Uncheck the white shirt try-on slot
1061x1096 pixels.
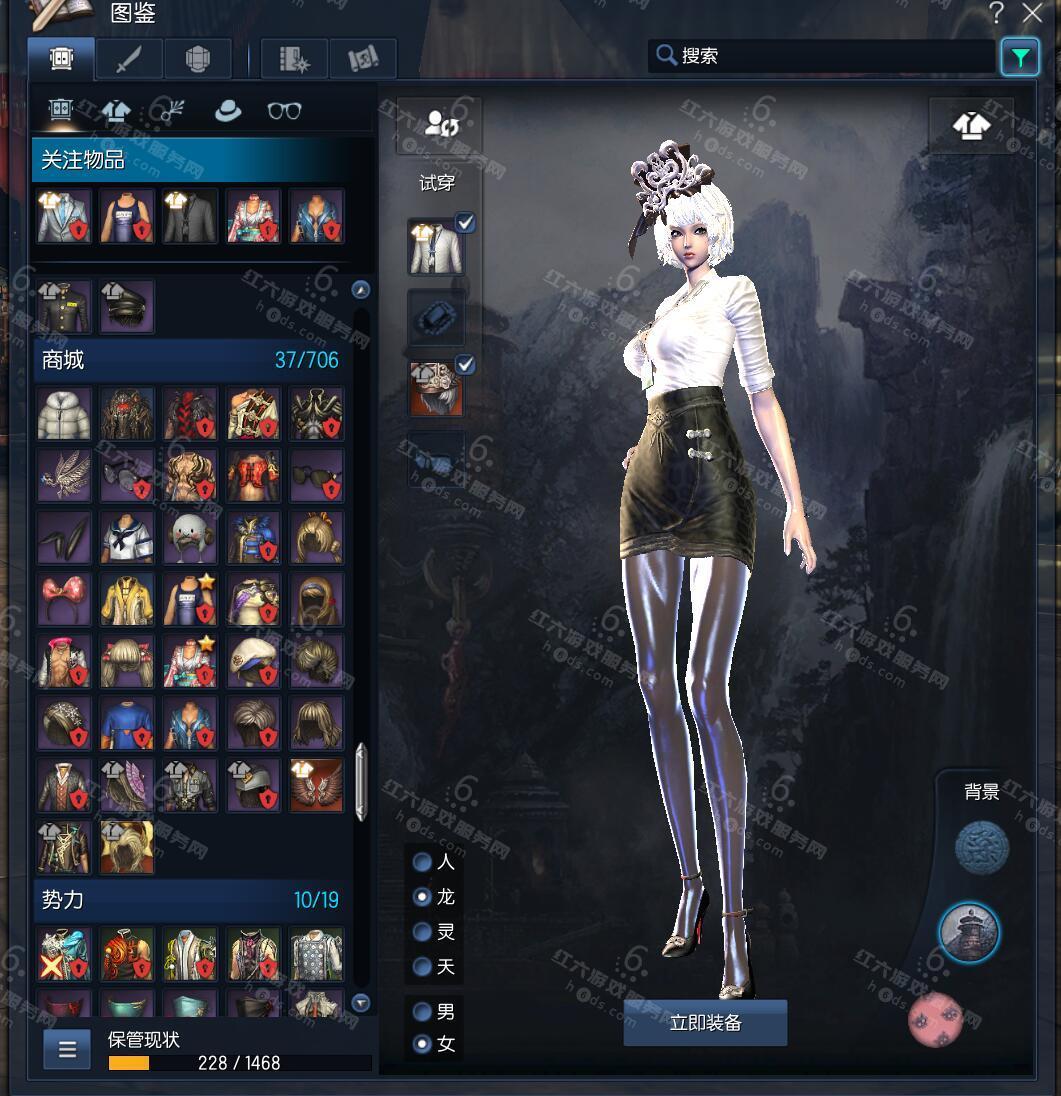pos(465,224)
